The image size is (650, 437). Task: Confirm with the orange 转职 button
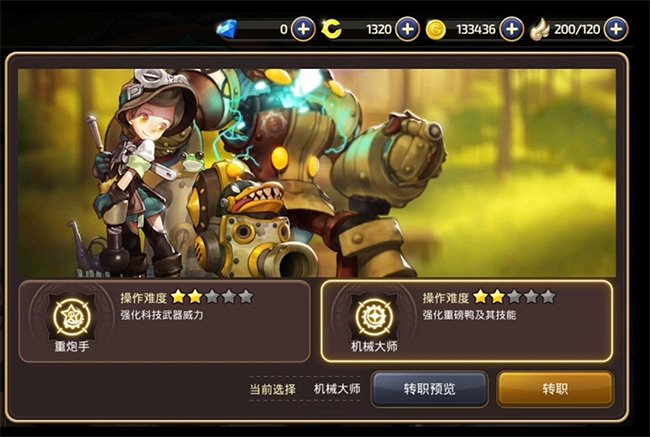(554, 388)
